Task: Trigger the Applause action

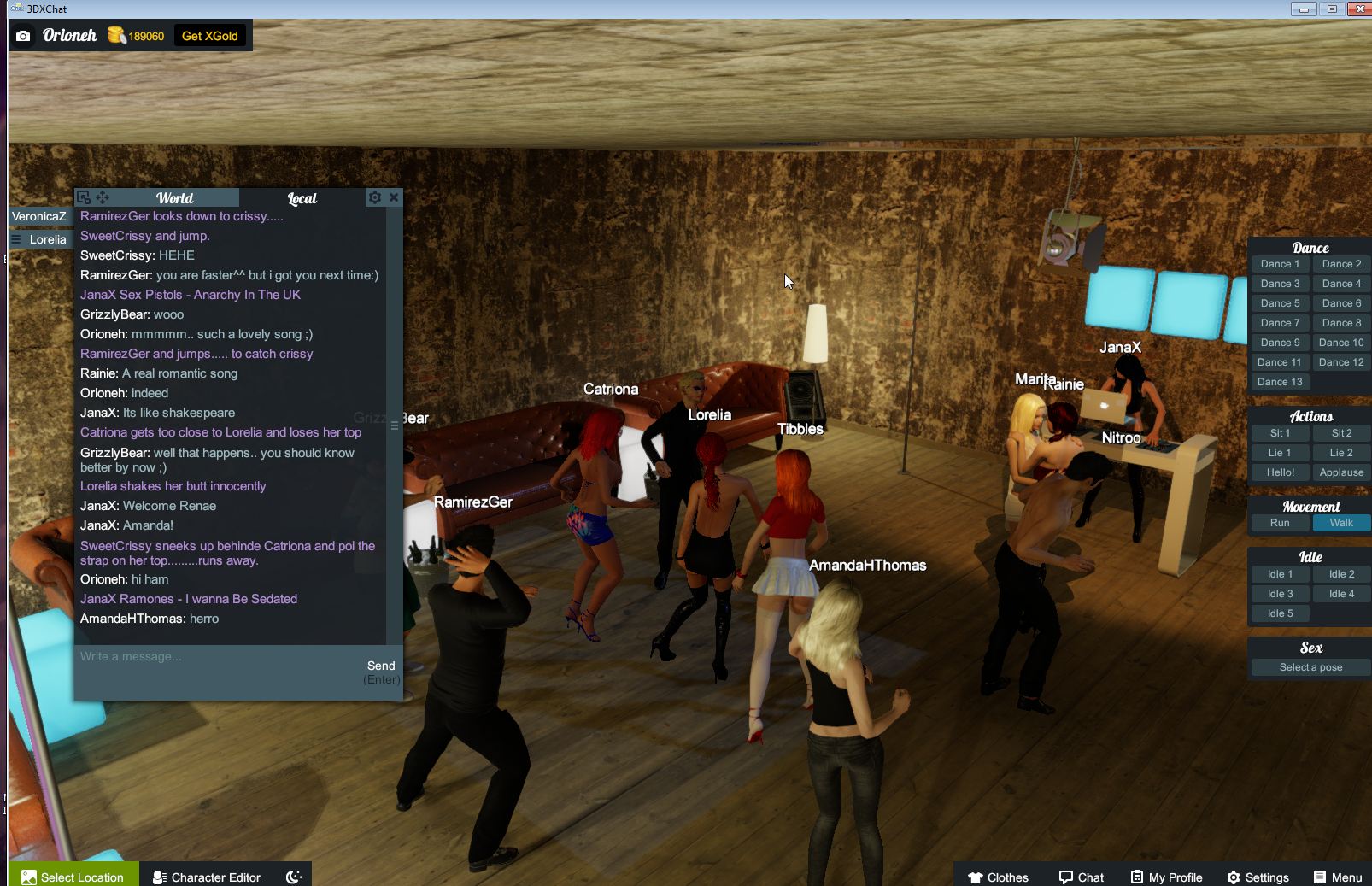Action: 1341,472
